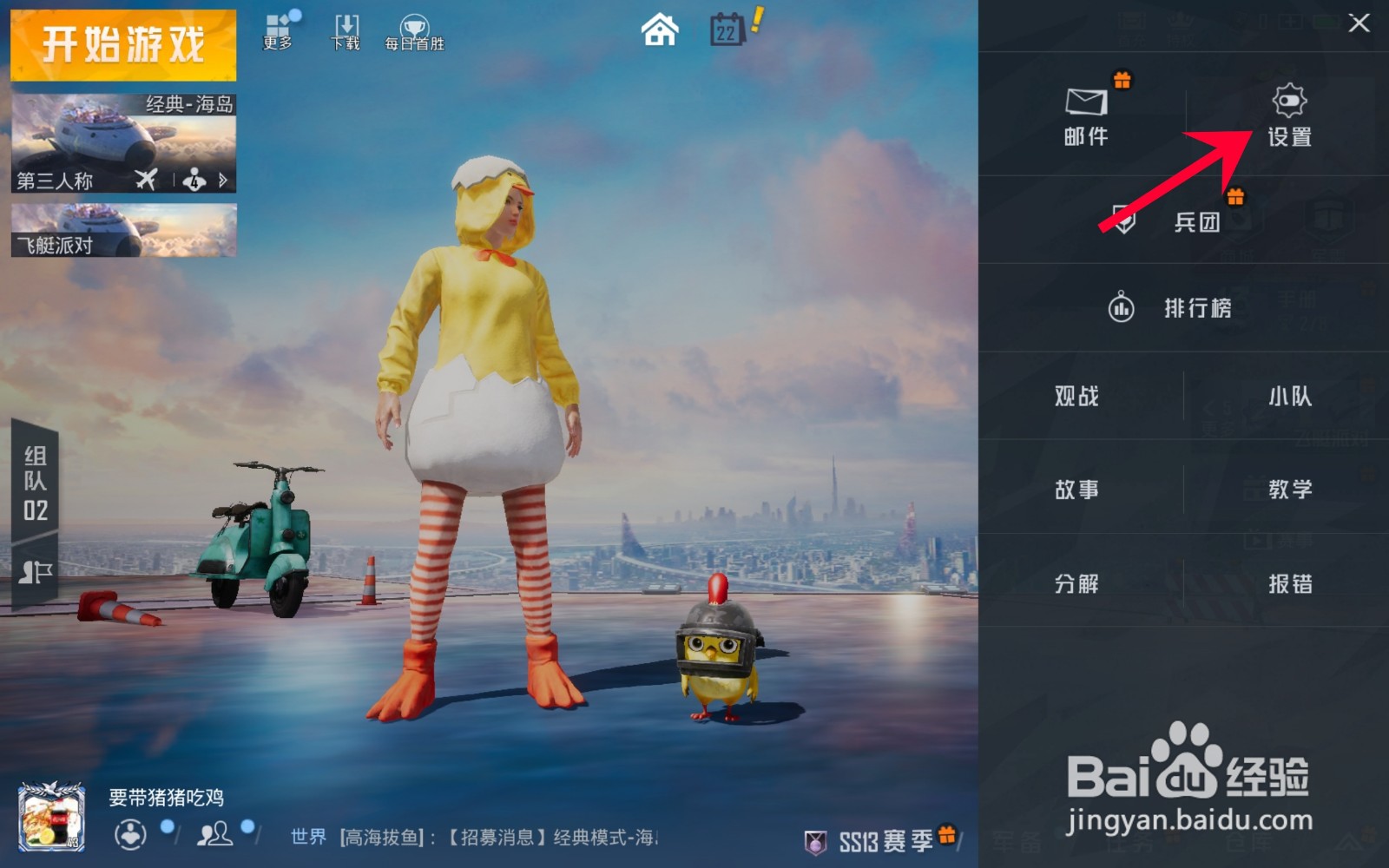1389x868 pixels.
Task: Open the 排行榜 leaderboard panel
Action: (1181, 308)
